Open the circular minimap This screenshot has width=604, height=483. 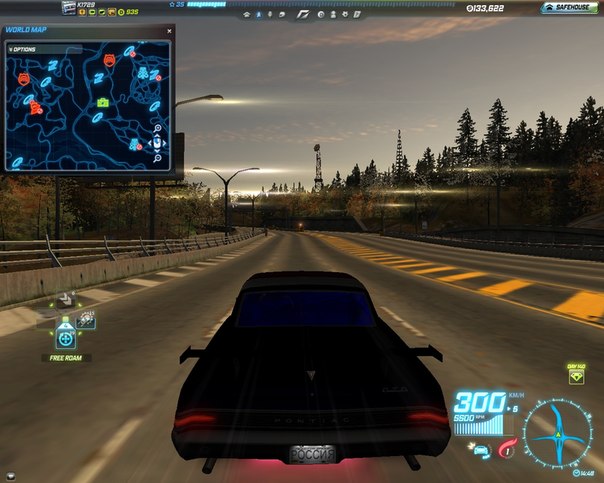click(556, 433)
